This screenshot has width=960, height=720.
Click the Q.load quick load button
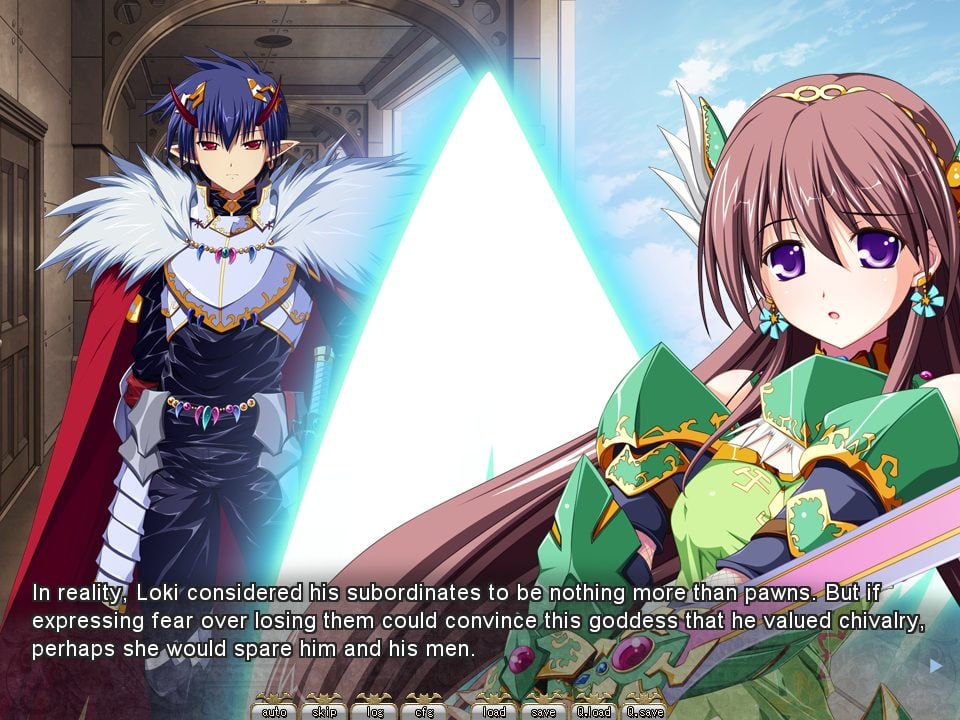point(594,711)
